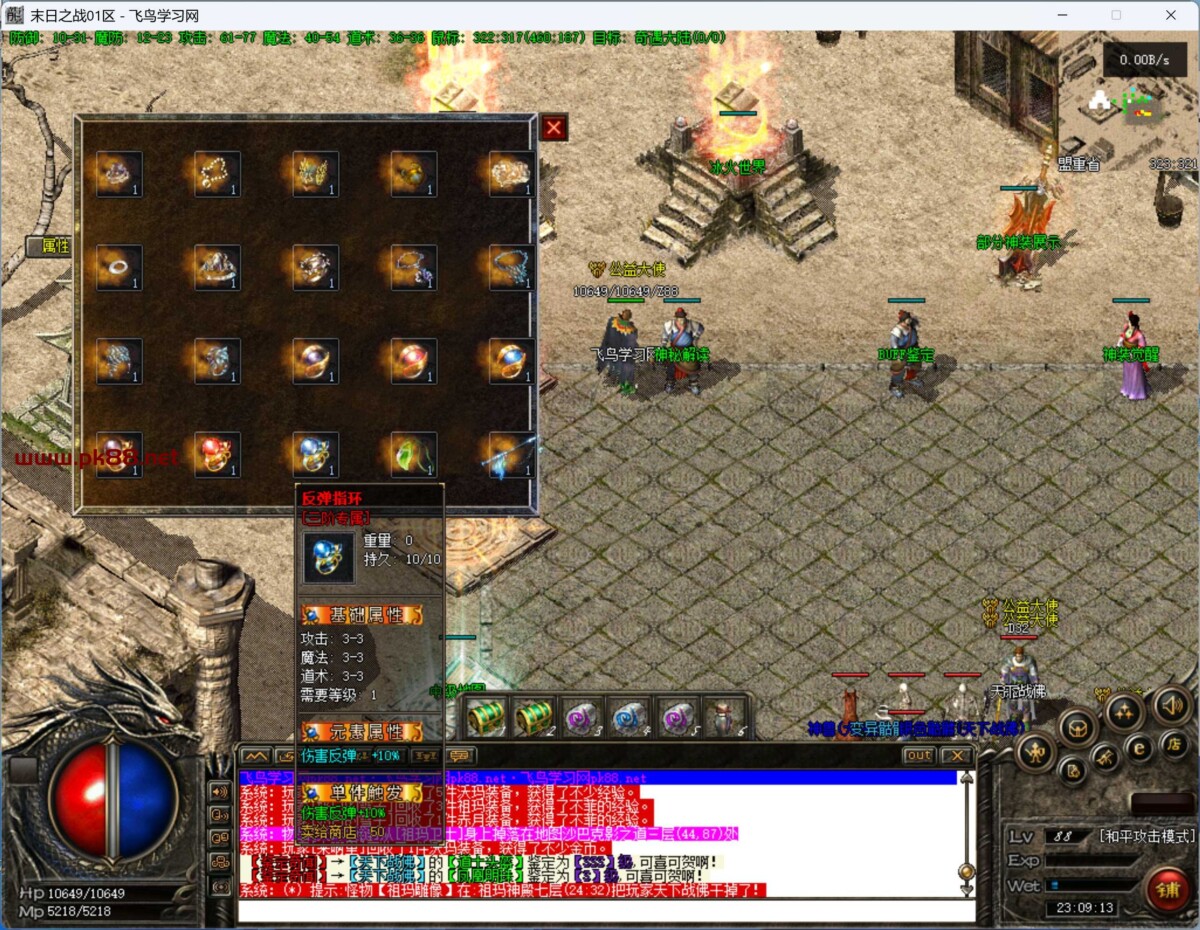The height and width of the screenshot is (930, 1200).
Task: Close the item panel with the red X
Action: click(554, 128)
